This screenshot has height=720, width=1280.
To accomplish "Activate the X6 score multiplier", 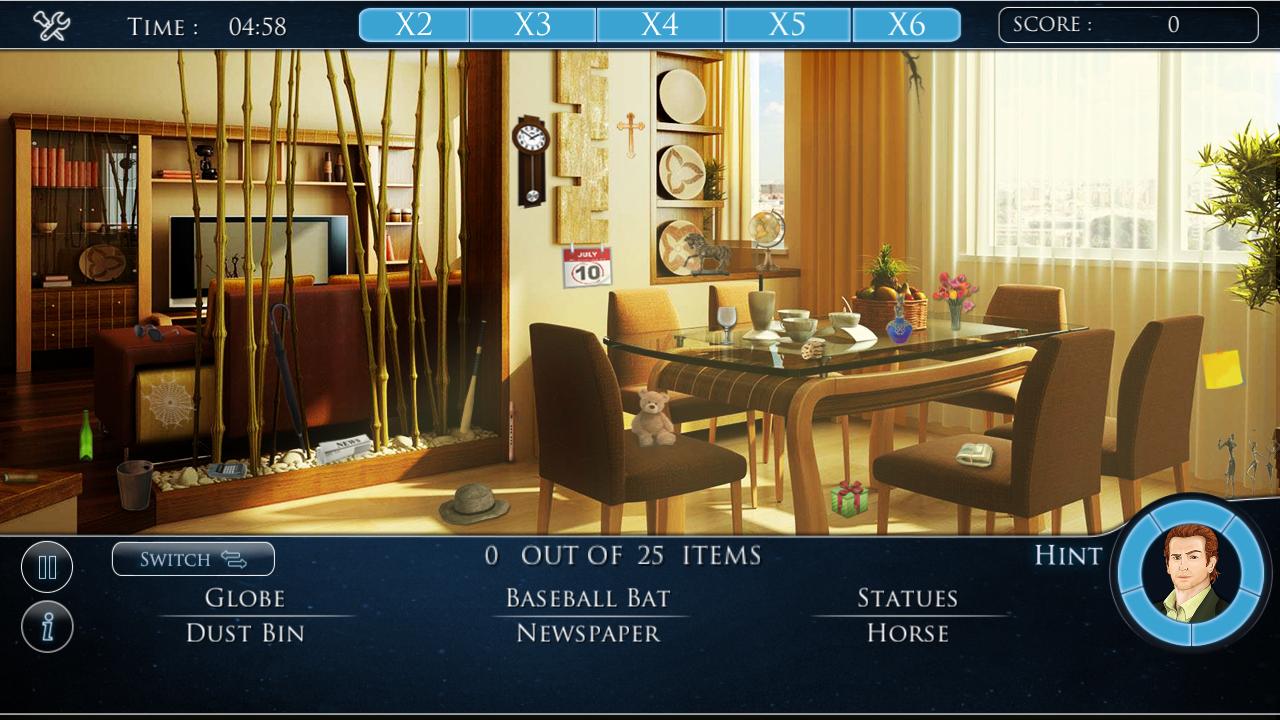I will tap(908, 24).
